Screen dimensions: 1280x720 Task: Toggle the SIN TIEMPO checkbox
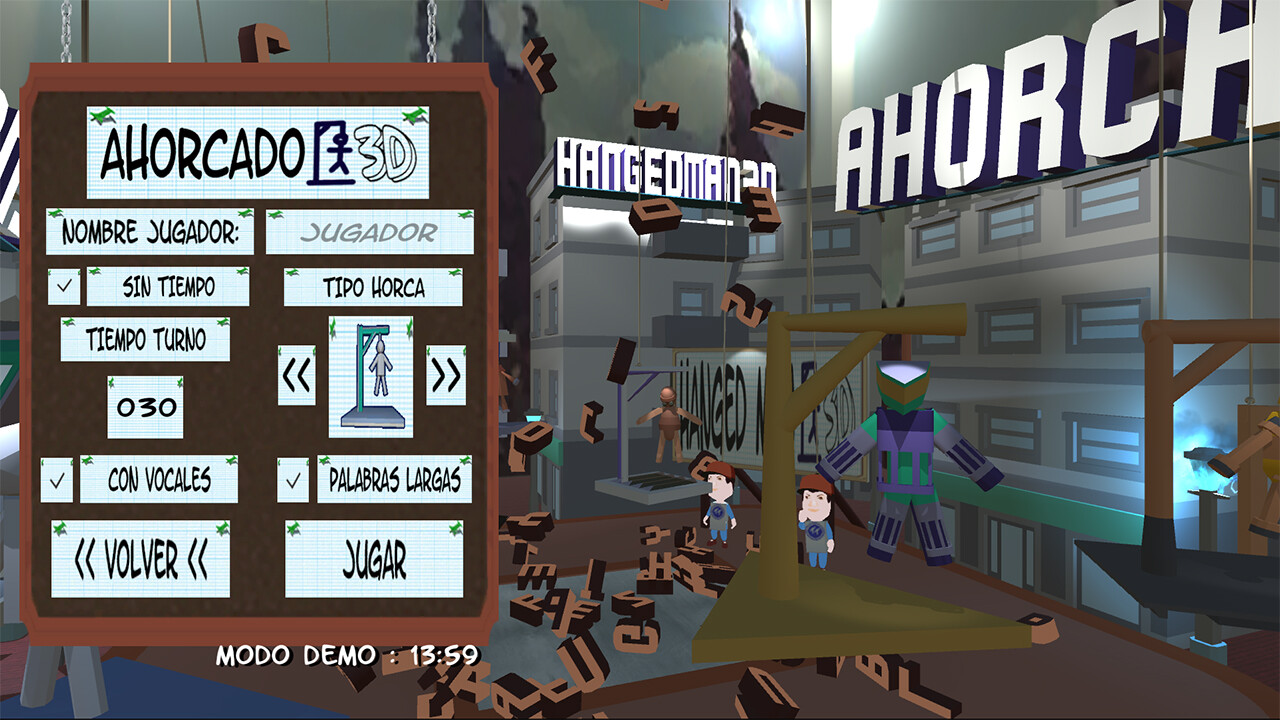[64, 287]
